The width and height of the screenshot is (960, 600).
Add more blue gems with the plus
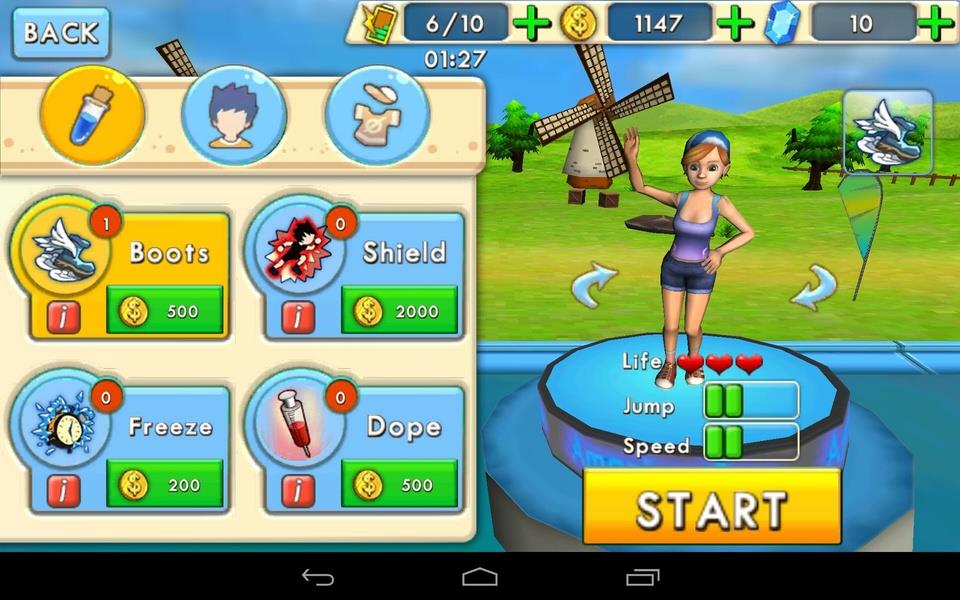(x=936, y=23)
